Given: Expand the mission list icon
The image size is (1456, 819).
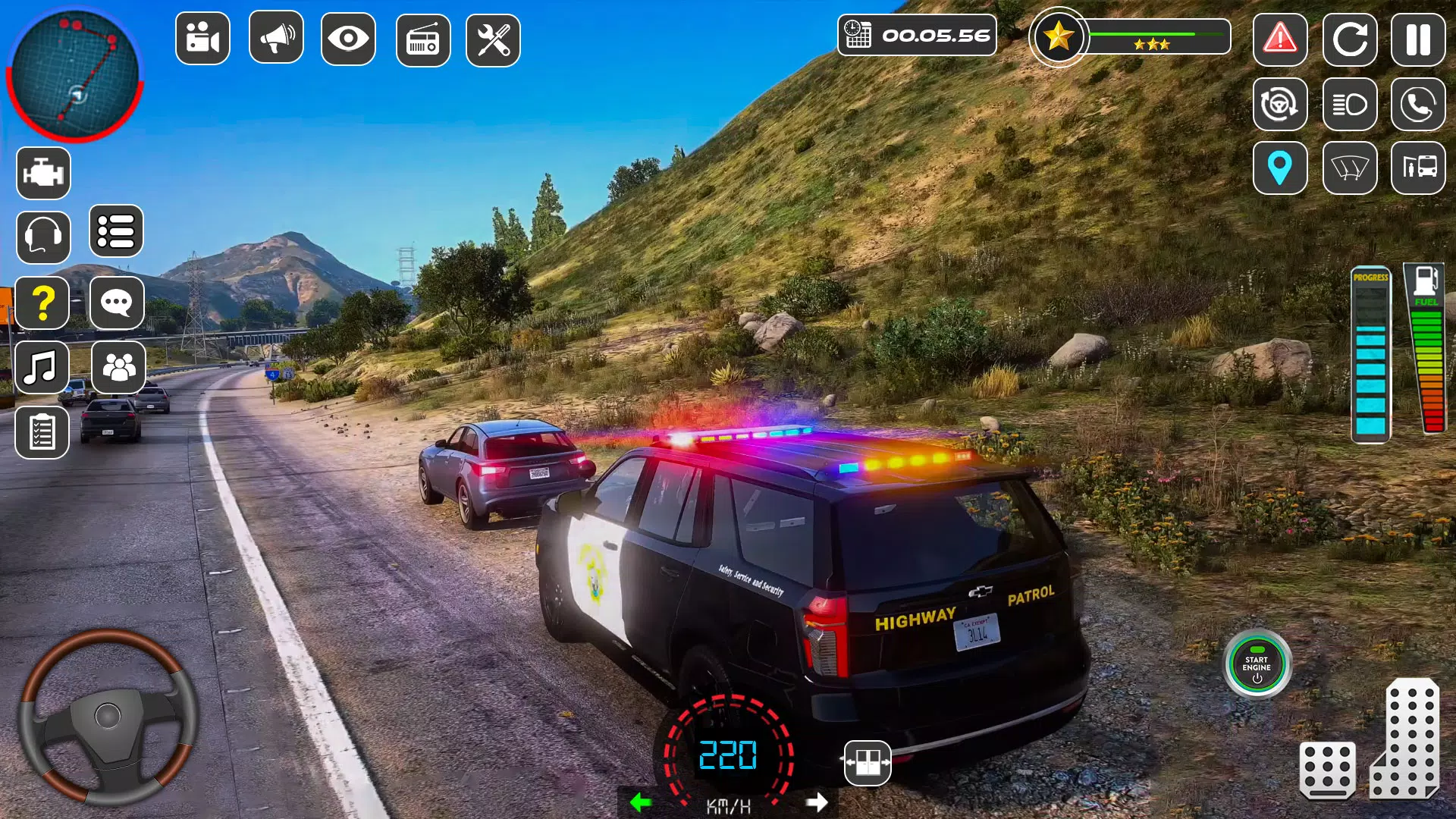Looking at the screenshot, I should 118,232.
